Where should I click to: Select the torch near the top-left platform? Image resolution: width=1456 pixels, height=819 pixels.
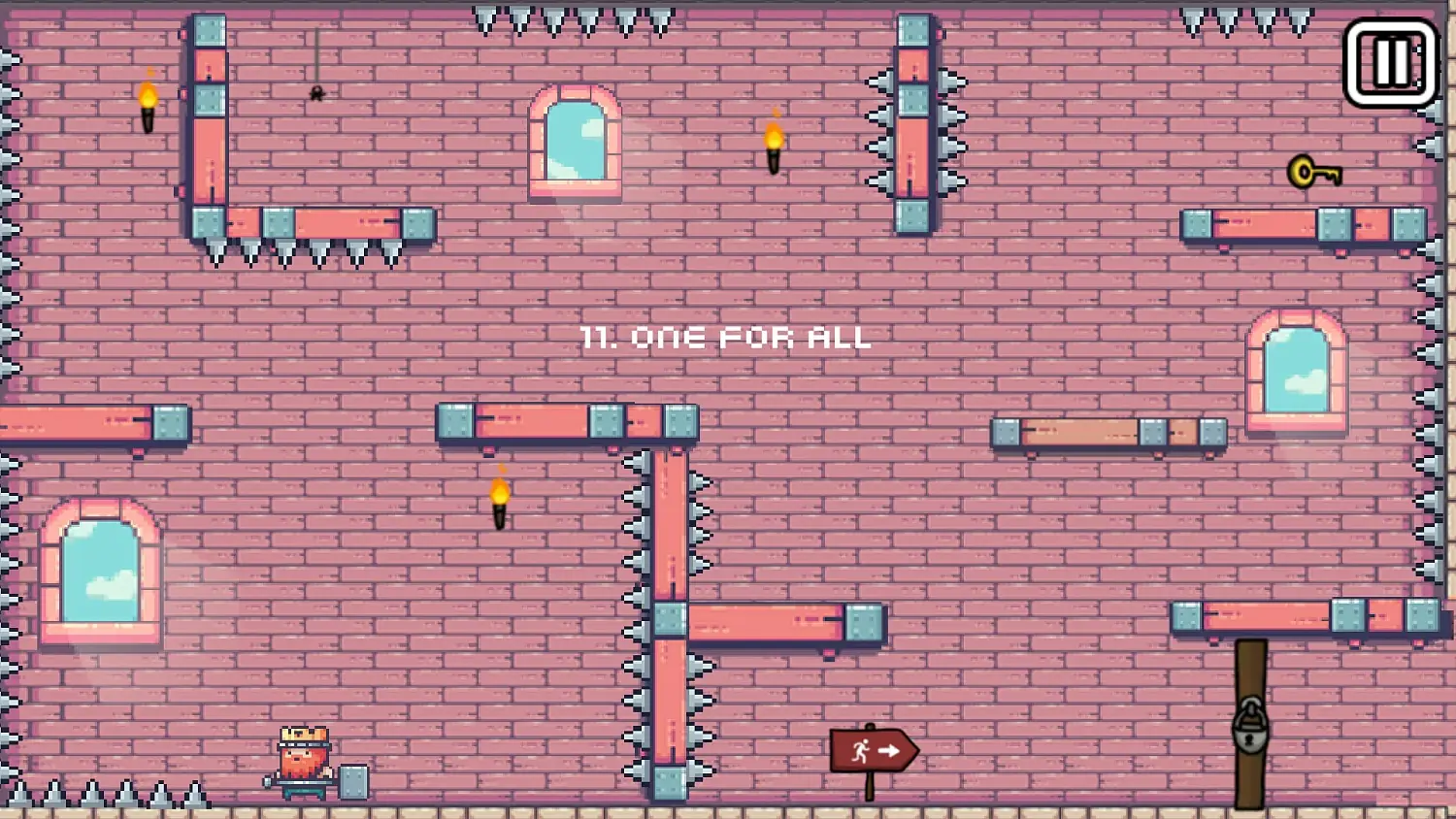pyautogui.click(x=148, y=107)
